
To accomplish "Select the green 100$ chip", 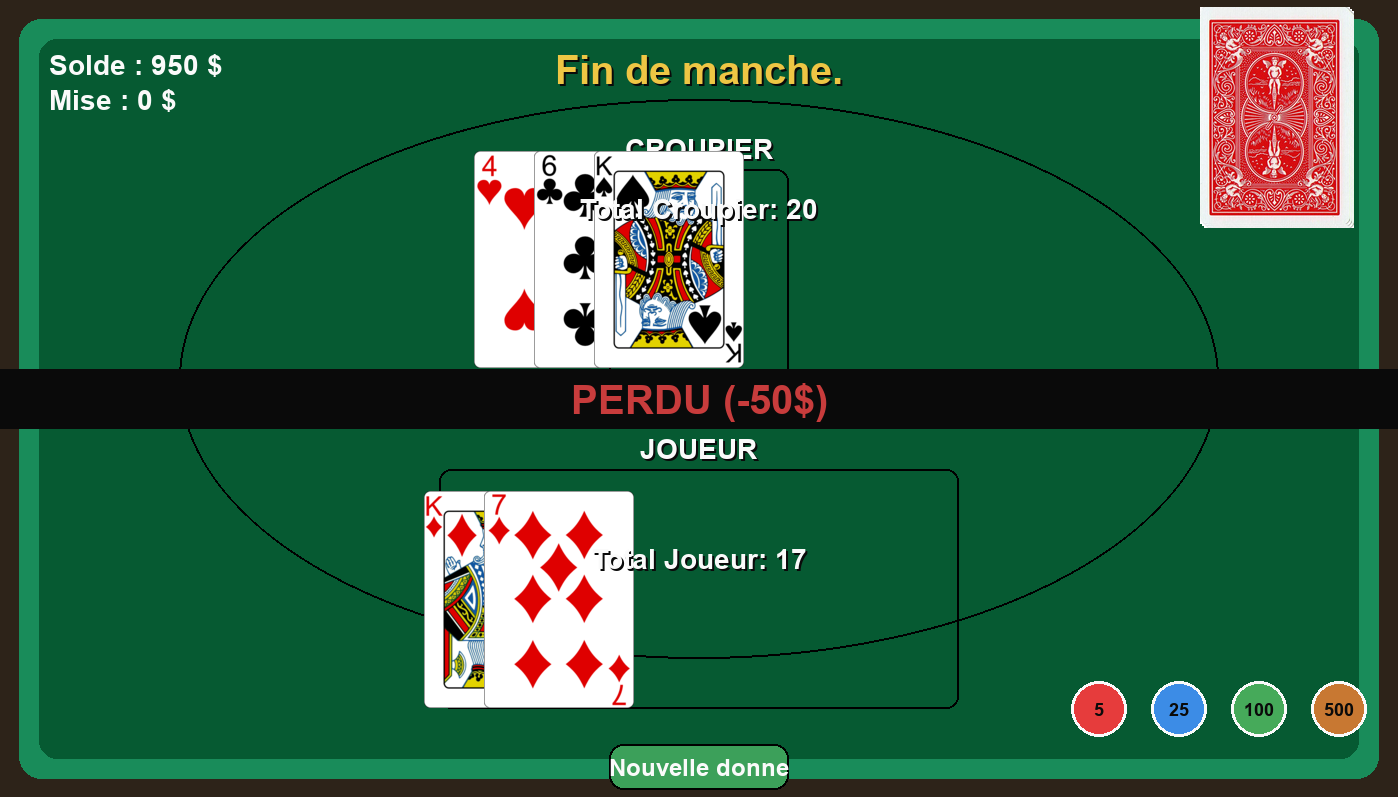I will [x=1258, y=708].
